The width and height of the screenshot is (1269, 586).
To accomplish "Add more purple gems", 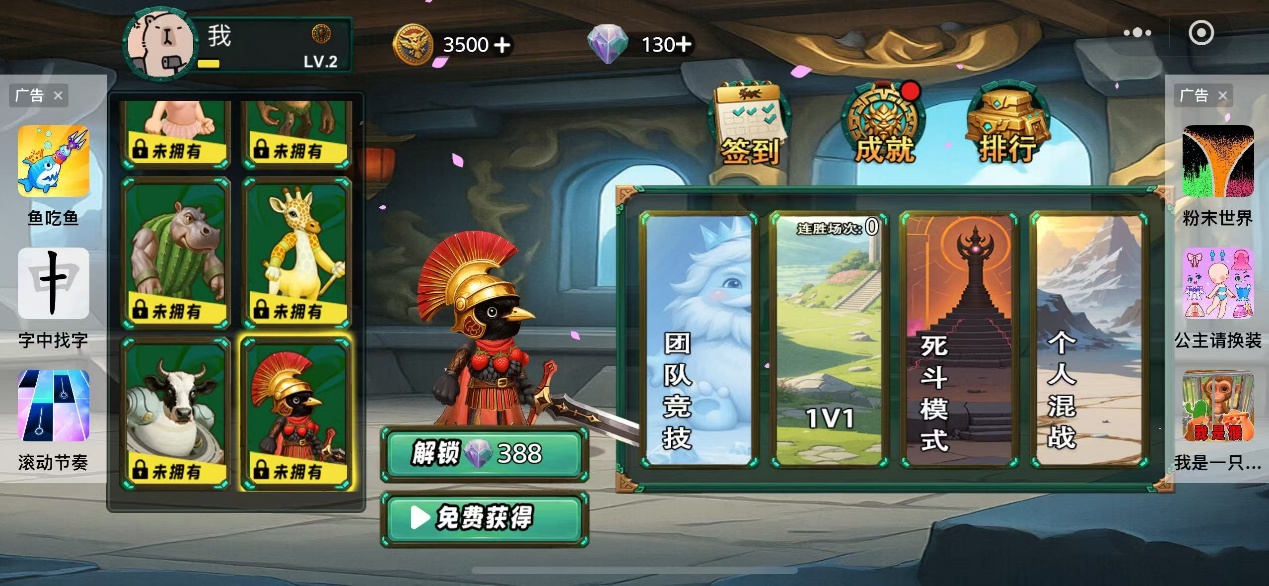I will point(682,45).
